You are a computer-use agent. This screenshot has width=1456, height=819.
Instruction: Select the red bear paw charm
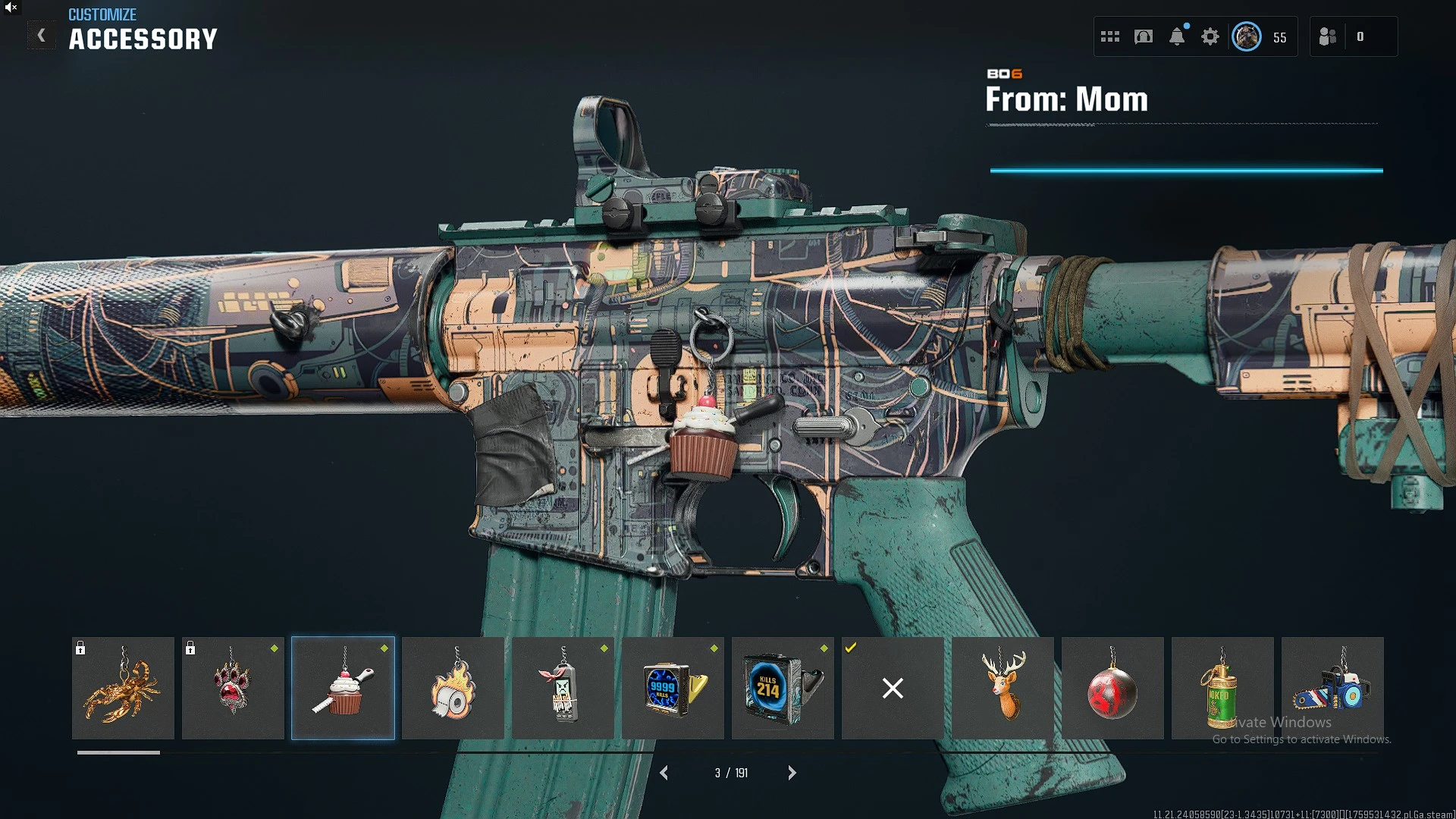click(x=233, y=688)
